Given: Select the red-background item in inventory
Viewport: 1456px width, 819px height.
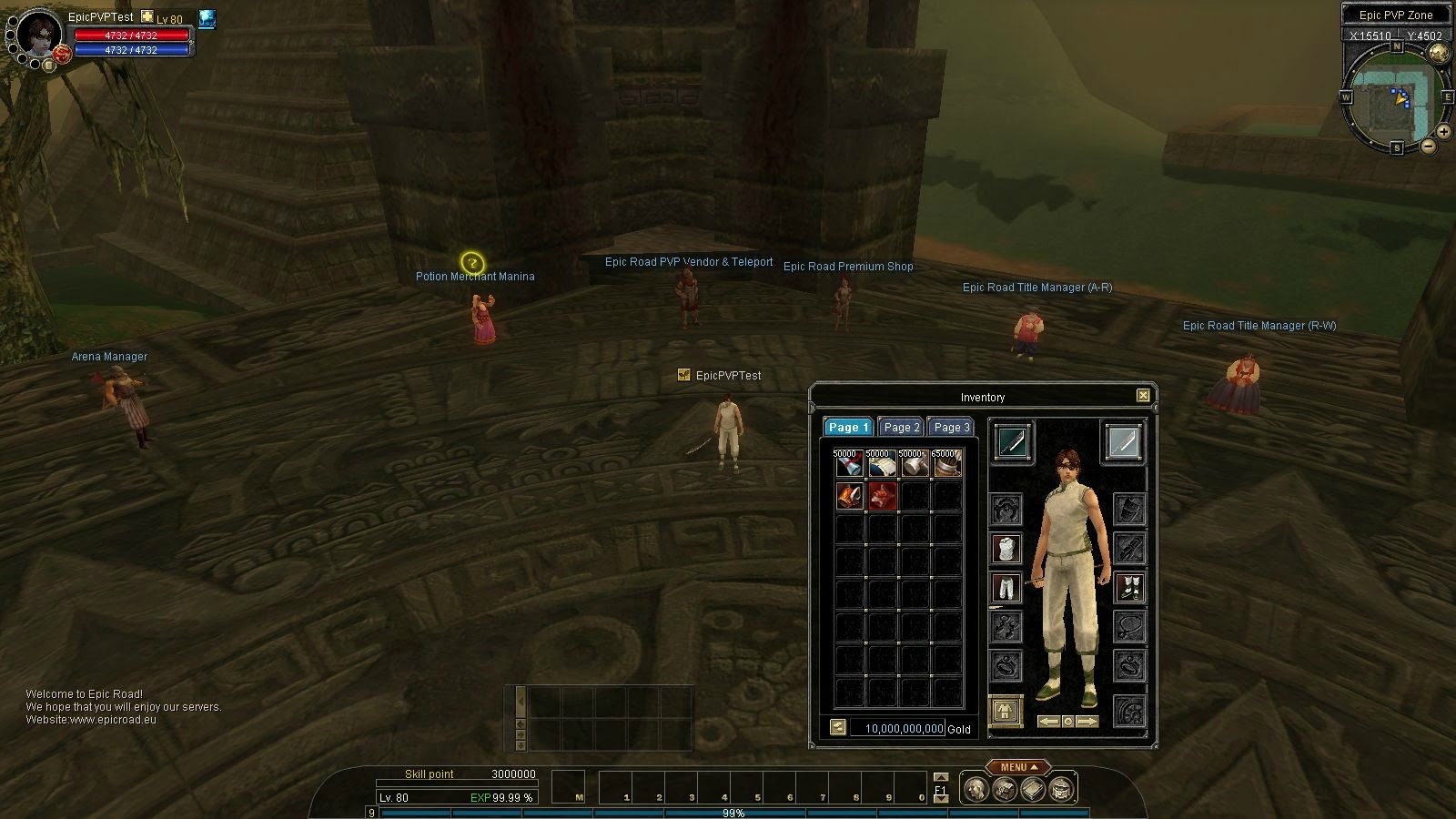Looking at the screenshot, I should [882, 496].
